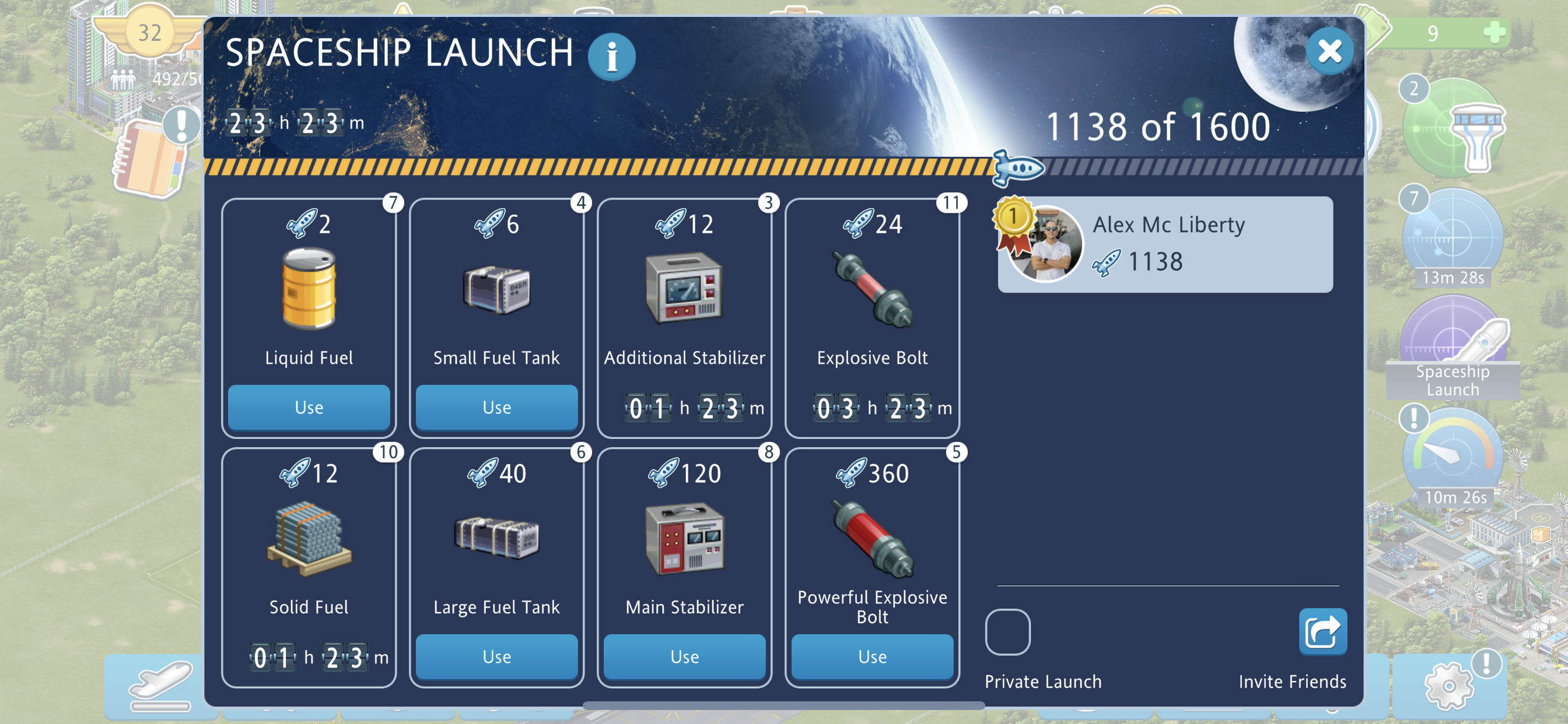Use the Powerful Explosive Bolt
Viewport: 1568px width, 724px height.
(x=871, y=656)
